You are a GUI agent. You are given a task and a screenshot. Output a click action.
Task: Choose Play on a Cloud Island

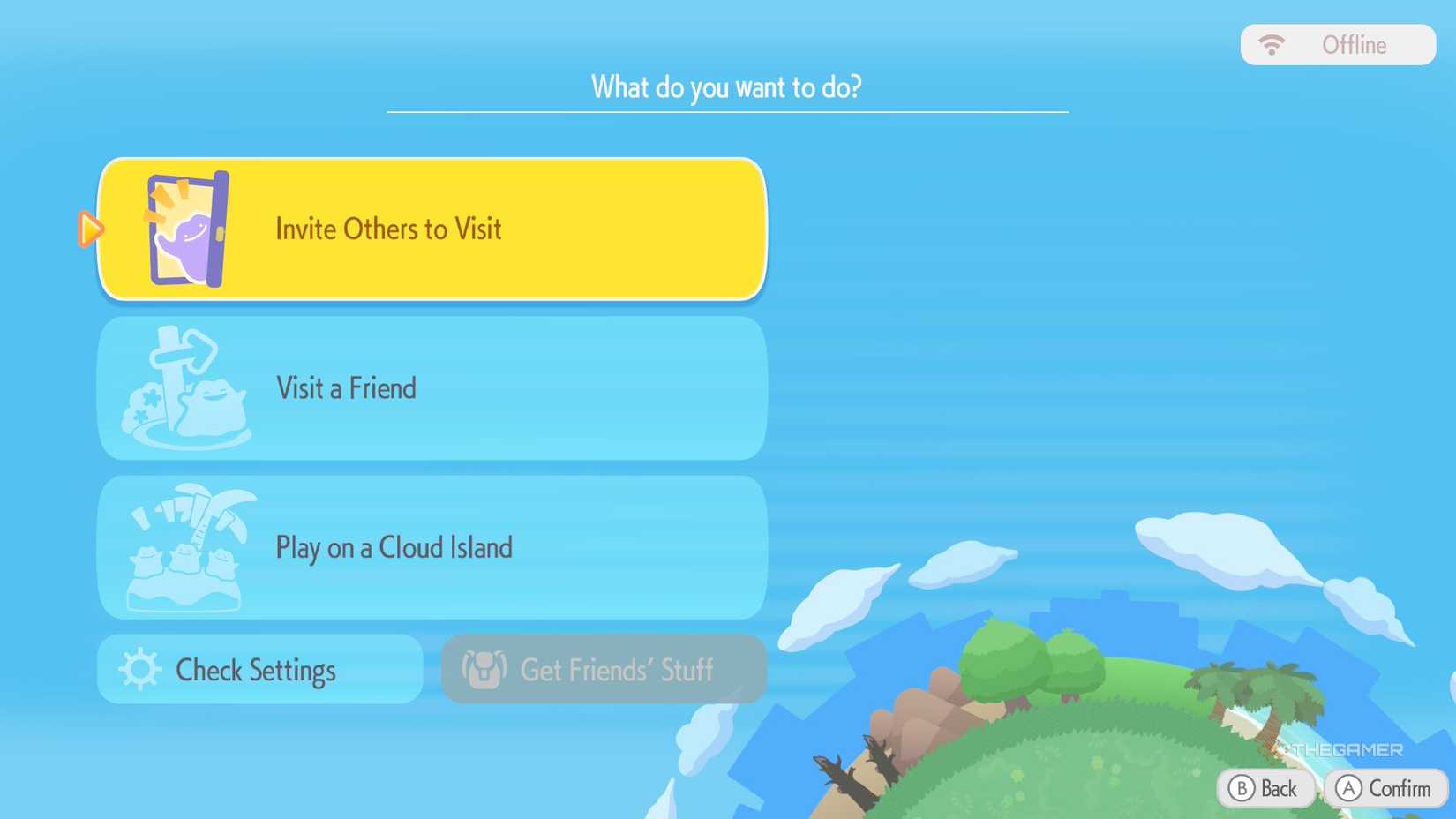pos(432,547)
